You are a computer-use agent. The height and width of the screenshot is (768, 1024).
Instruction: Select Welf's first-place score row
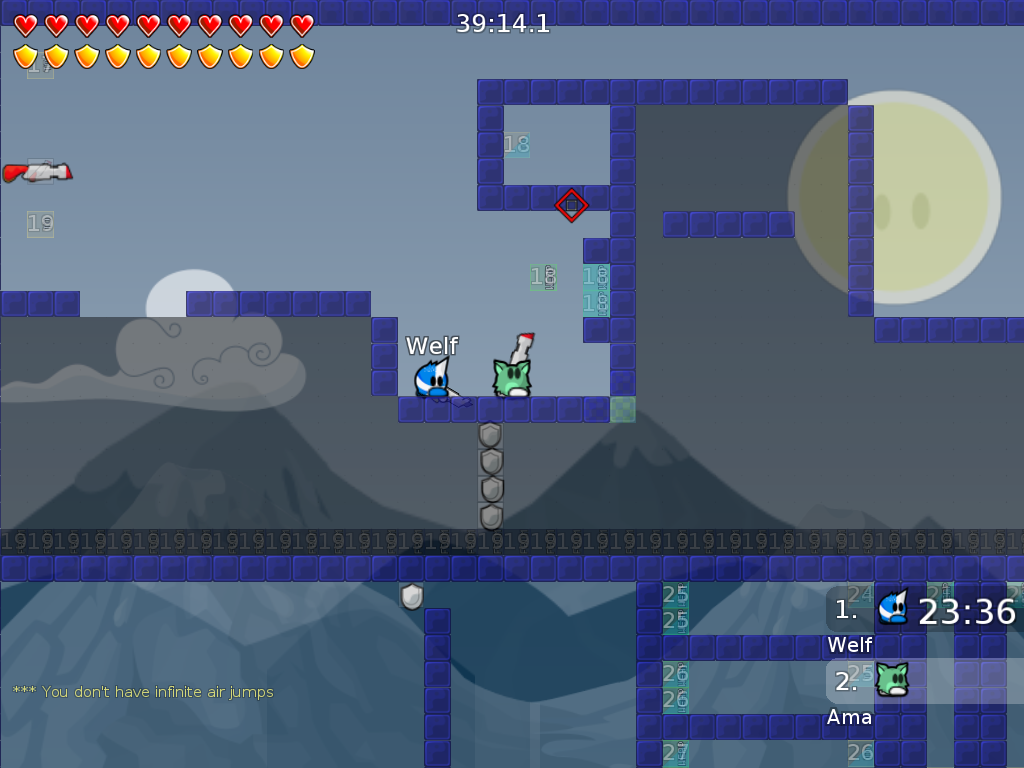(x=925, y=610)
